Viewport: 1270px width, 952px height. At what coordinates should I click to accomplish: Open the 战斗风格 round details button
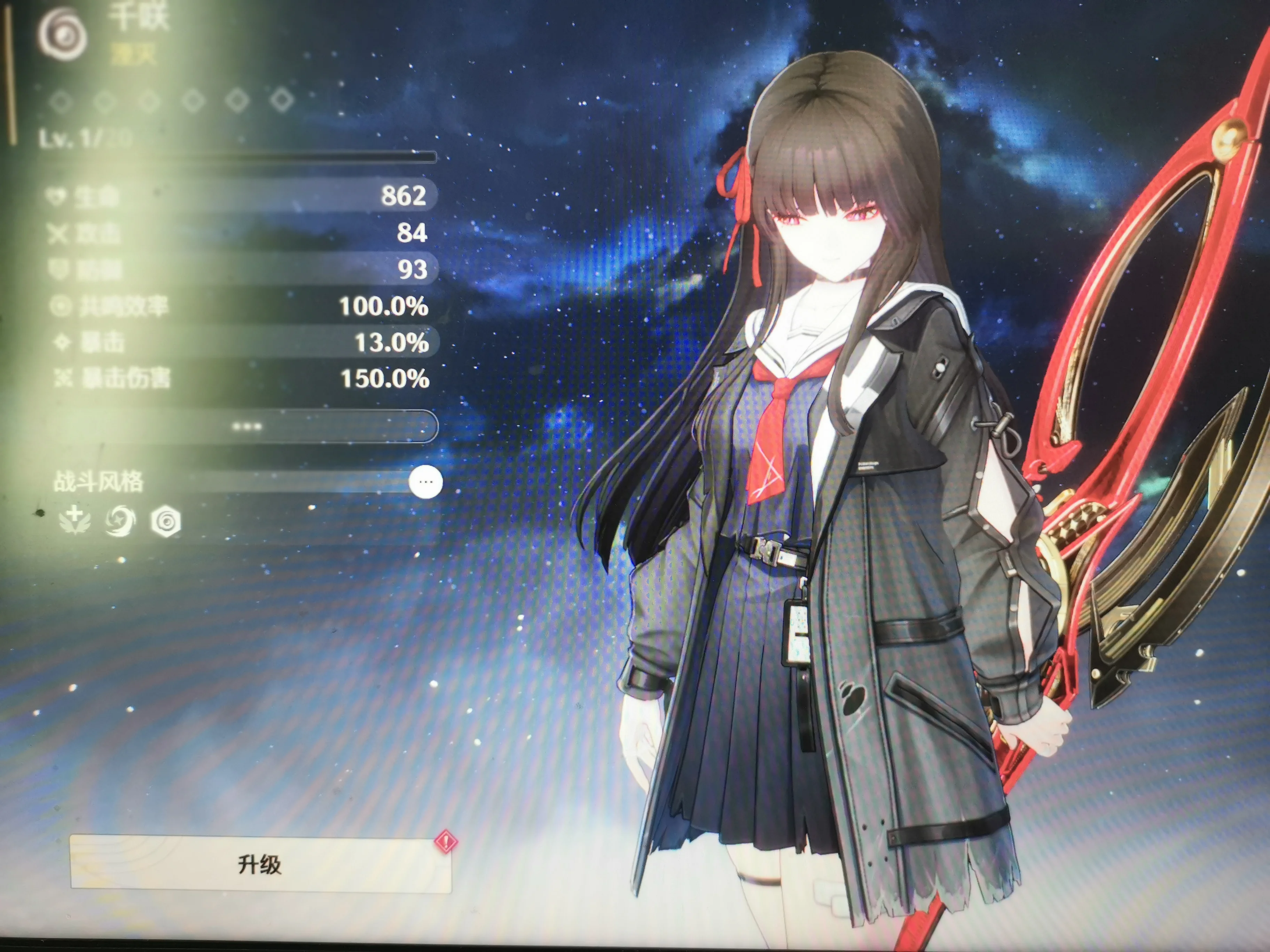[425, 482]
